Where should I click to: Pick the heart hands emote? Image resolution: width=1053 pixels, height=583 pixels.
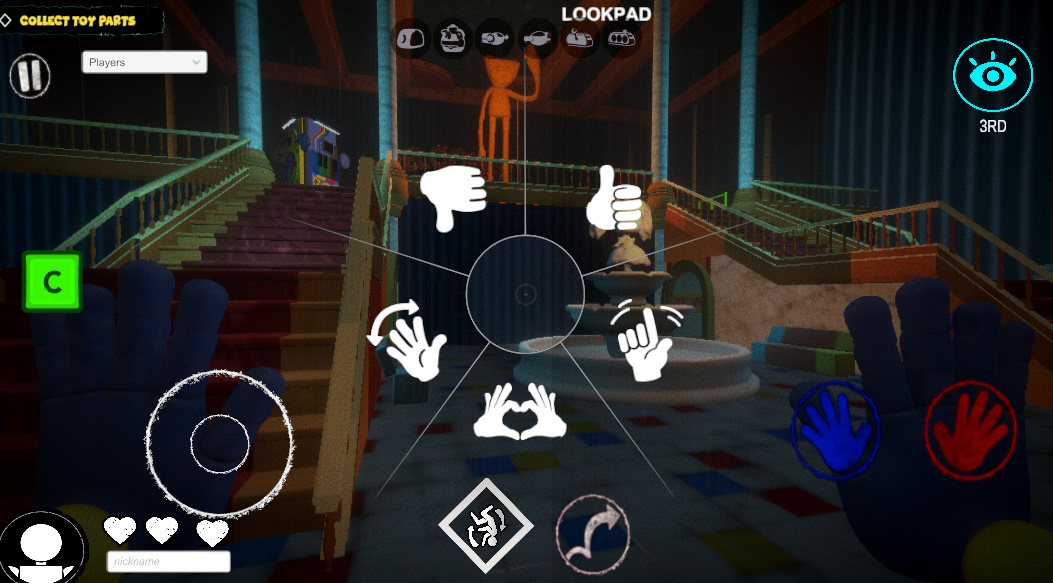pos(520,410)
